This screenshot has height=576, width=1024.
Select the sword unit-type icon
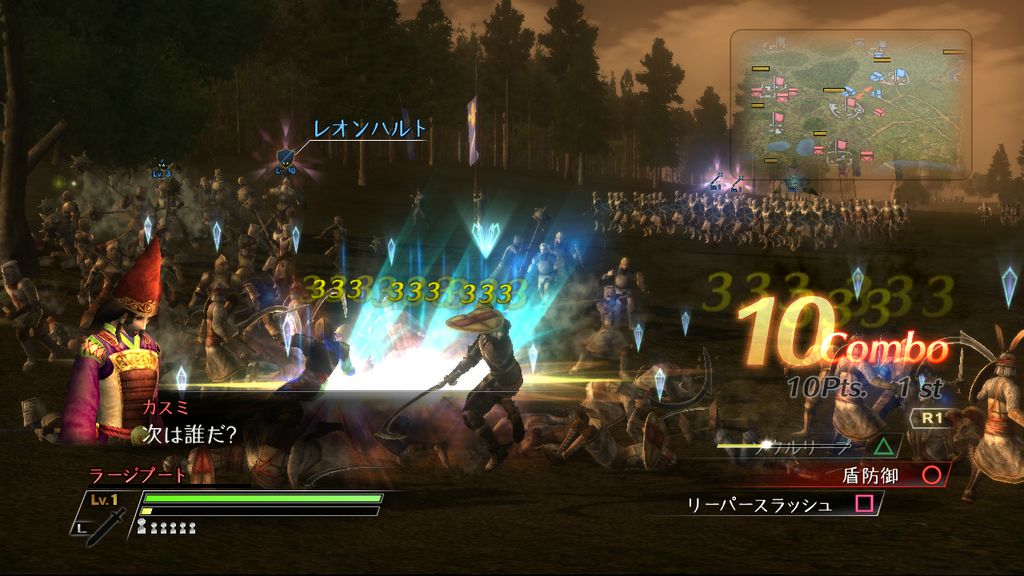point(105,524)
